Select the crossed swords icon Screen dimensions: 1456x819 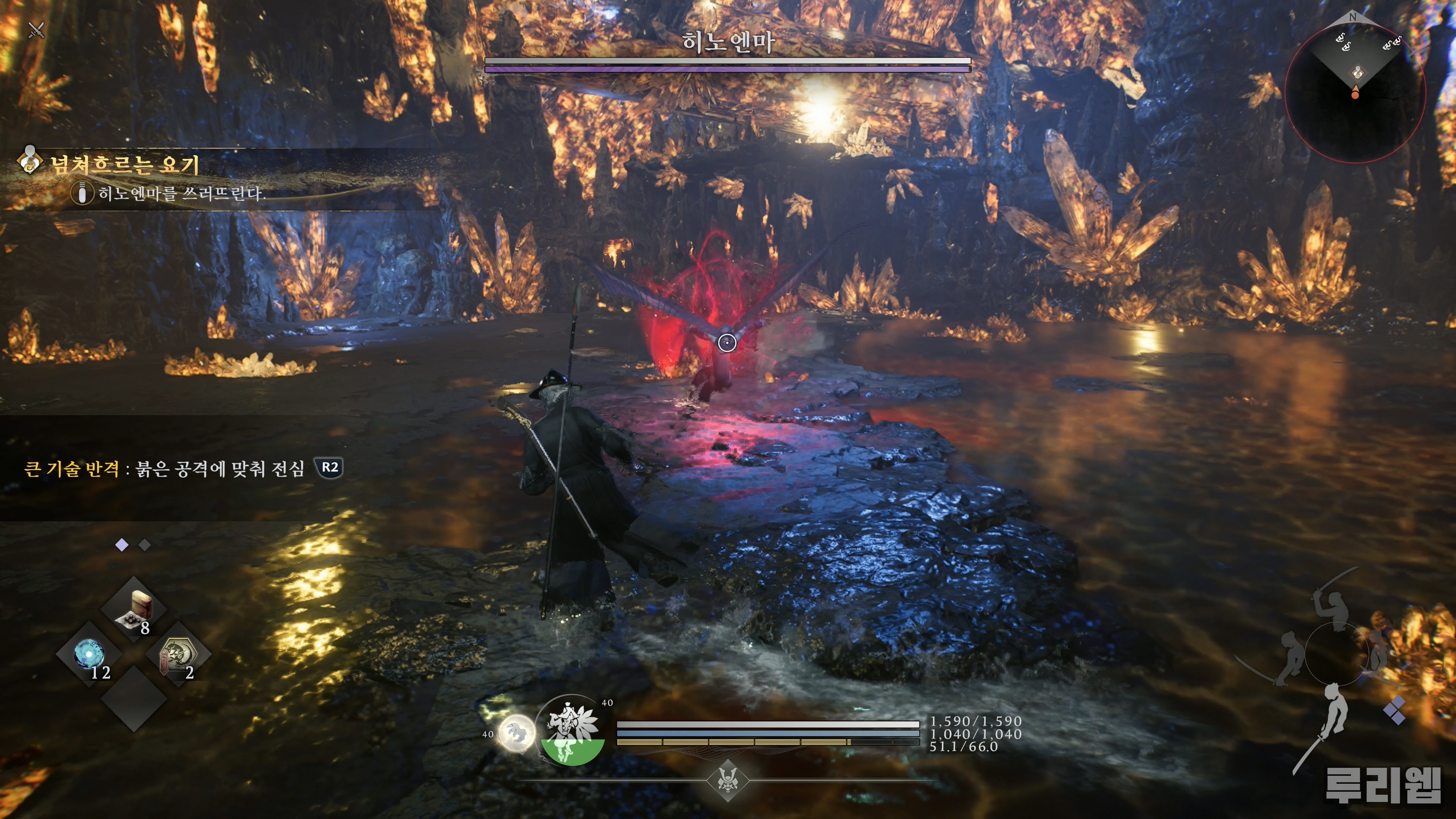coord(36,30)
